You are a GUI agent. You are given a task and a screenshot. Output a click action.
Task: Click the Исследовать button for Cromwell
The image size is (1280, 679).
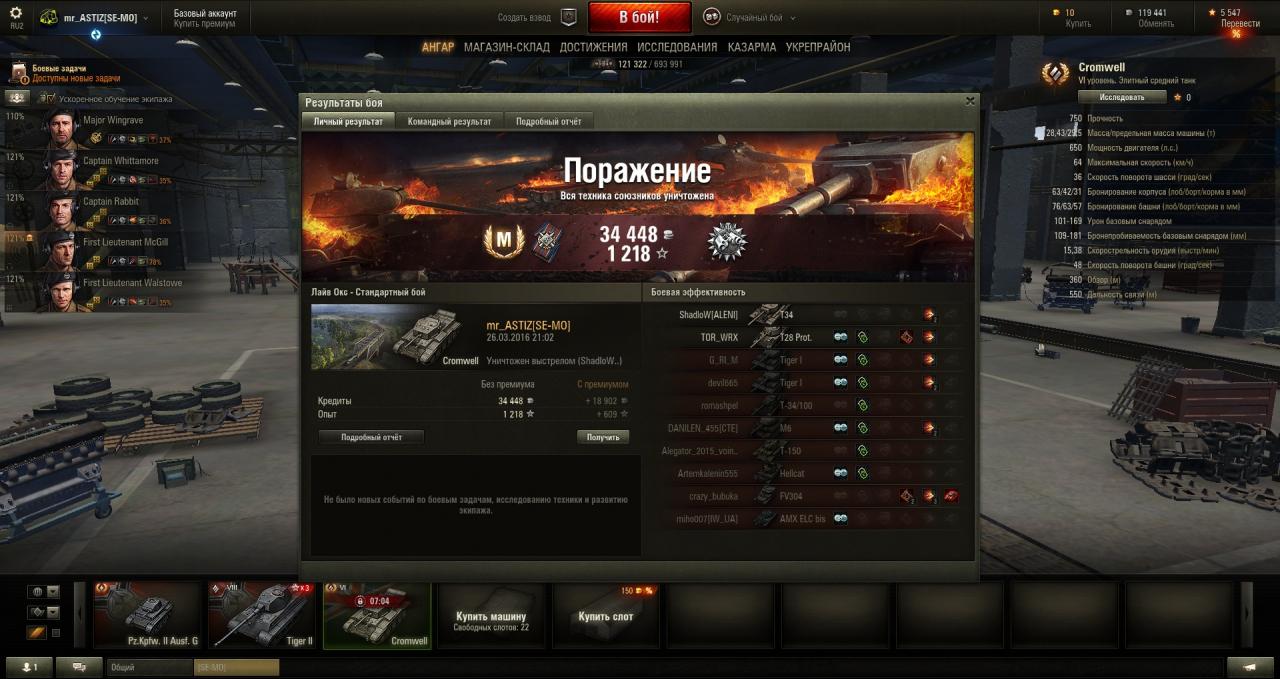click(x=1122, y=97)
